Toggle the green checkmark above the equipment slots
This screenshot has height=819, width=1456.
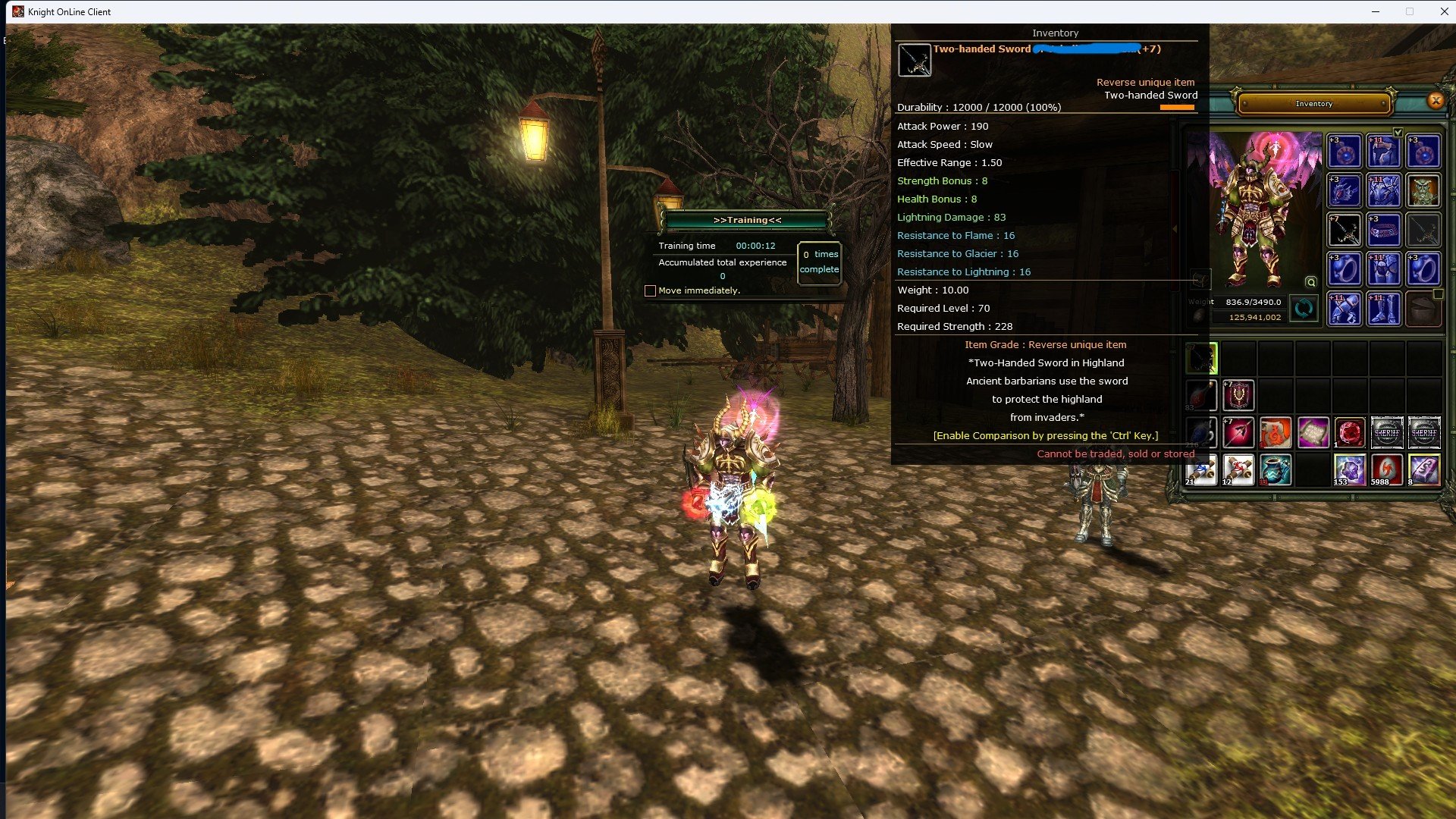[x=1398, y=133]
